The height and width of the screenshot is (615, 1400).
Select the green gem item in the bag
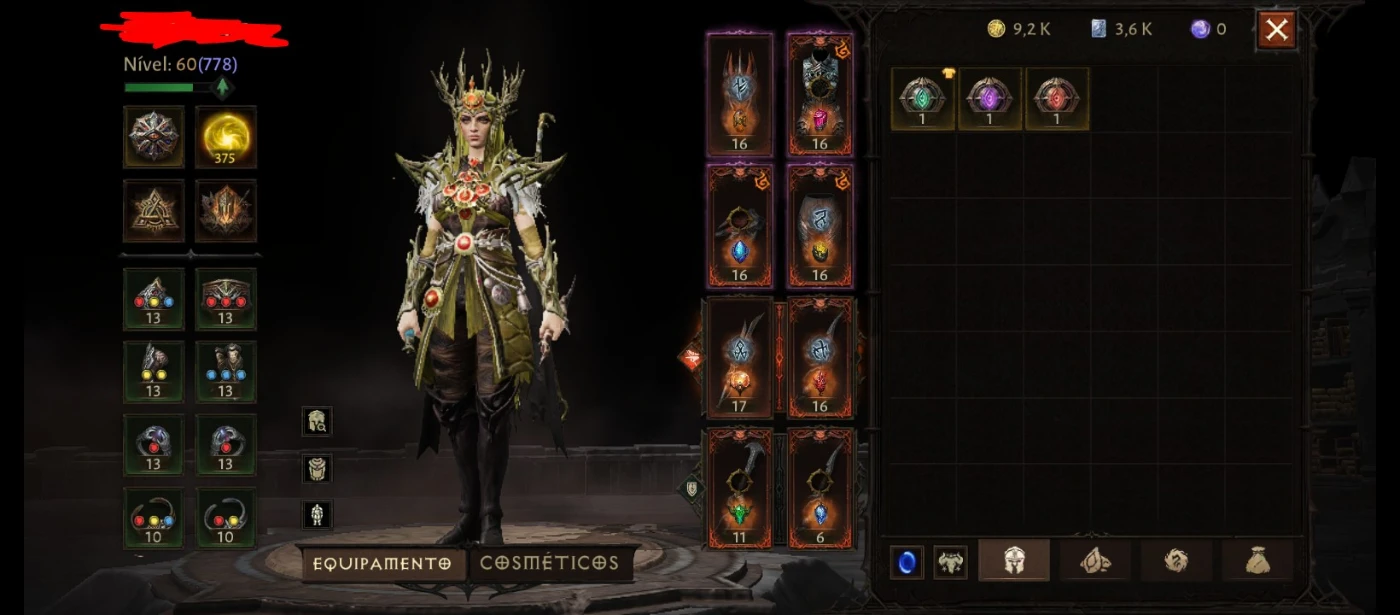click(923, 98)
